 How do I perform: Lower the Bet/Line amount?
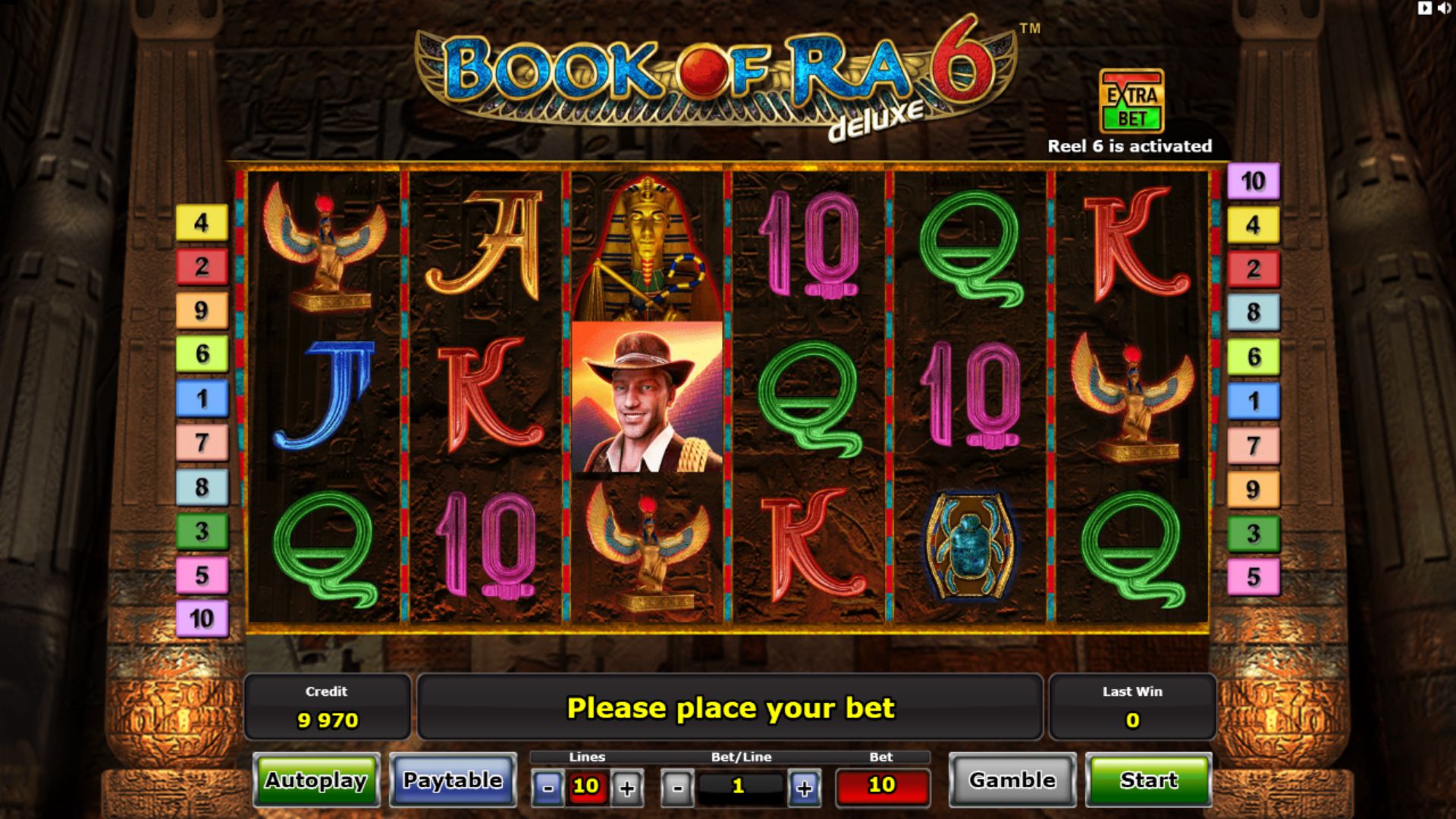[x=677, y=788]
